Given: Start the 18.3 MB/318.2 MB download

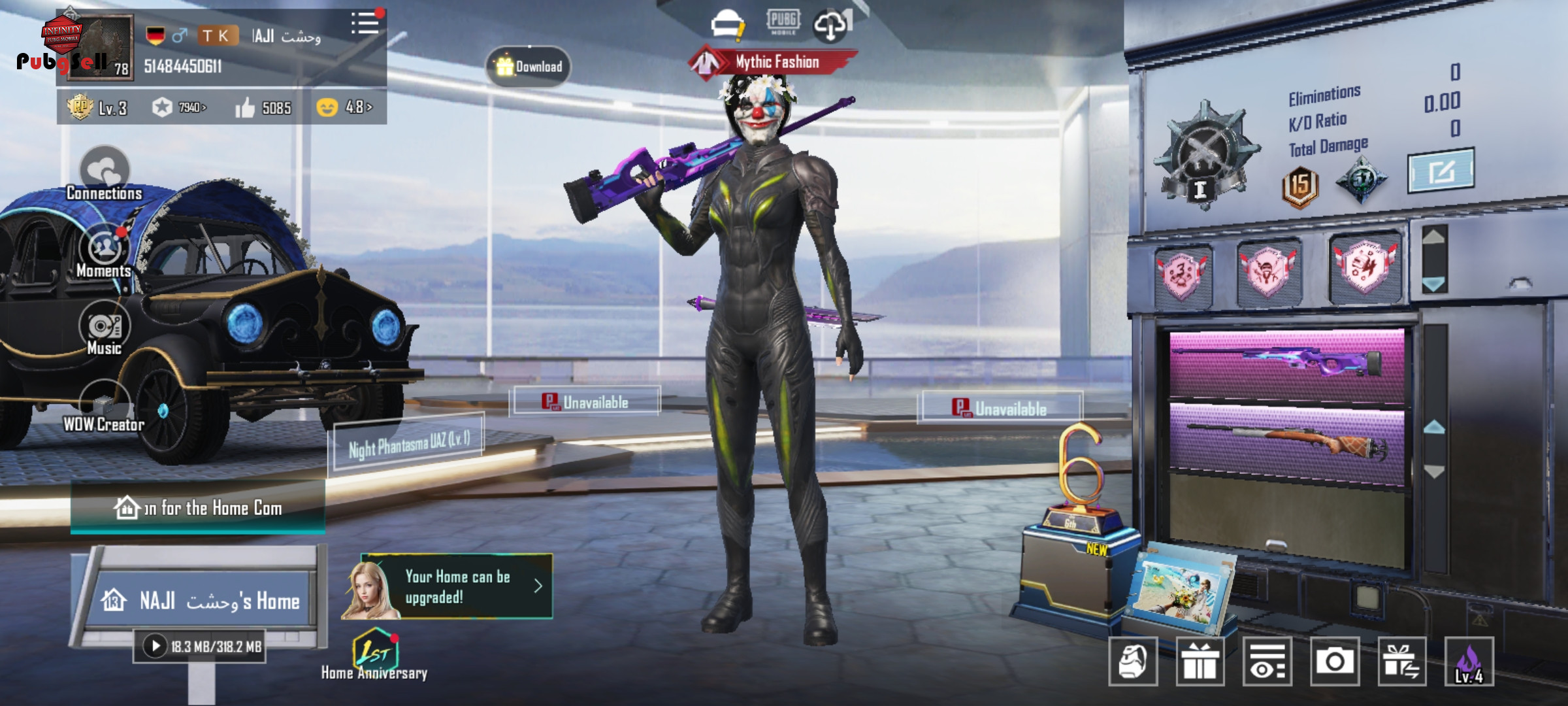Looking at the screenshot, I should 155,647.
